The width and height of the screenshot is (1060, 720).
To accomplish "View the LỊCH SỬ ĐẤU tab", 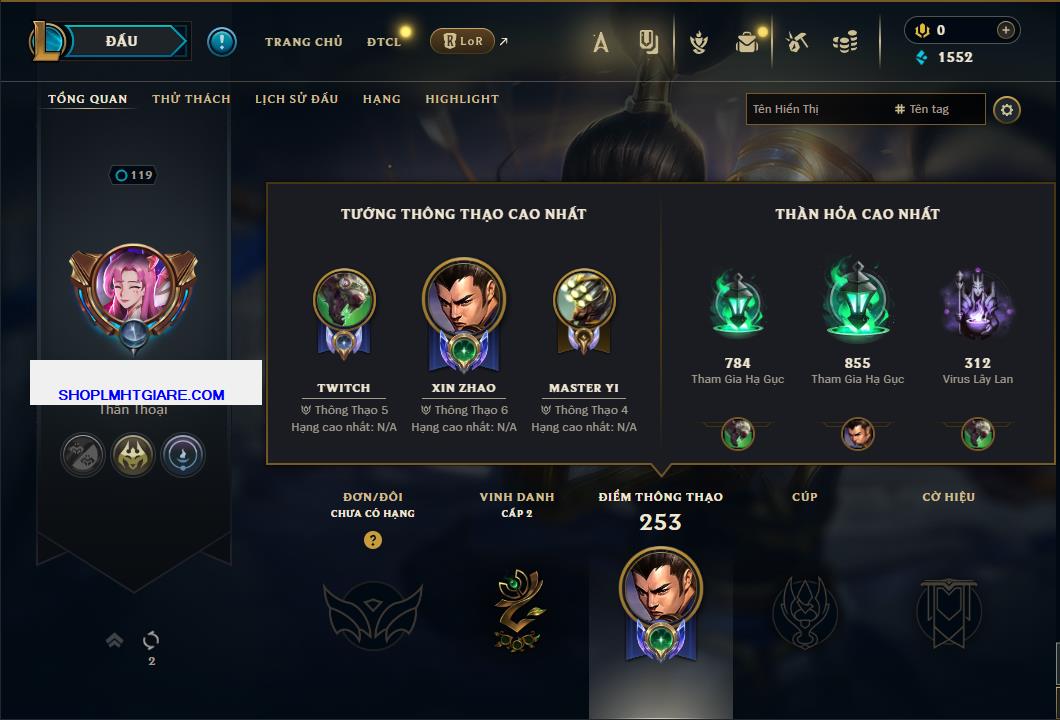I will pos(296,99).
